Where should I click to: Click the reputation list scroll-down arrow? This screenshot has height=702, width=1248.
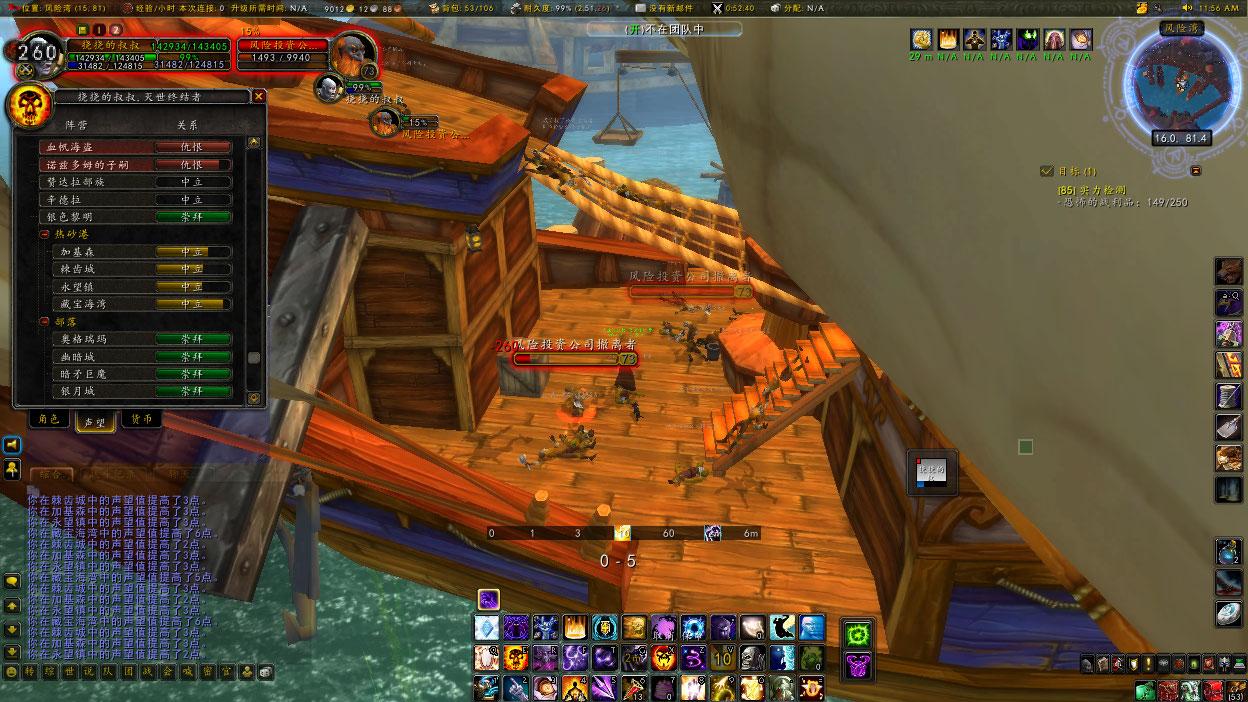(x=254, y=397)
